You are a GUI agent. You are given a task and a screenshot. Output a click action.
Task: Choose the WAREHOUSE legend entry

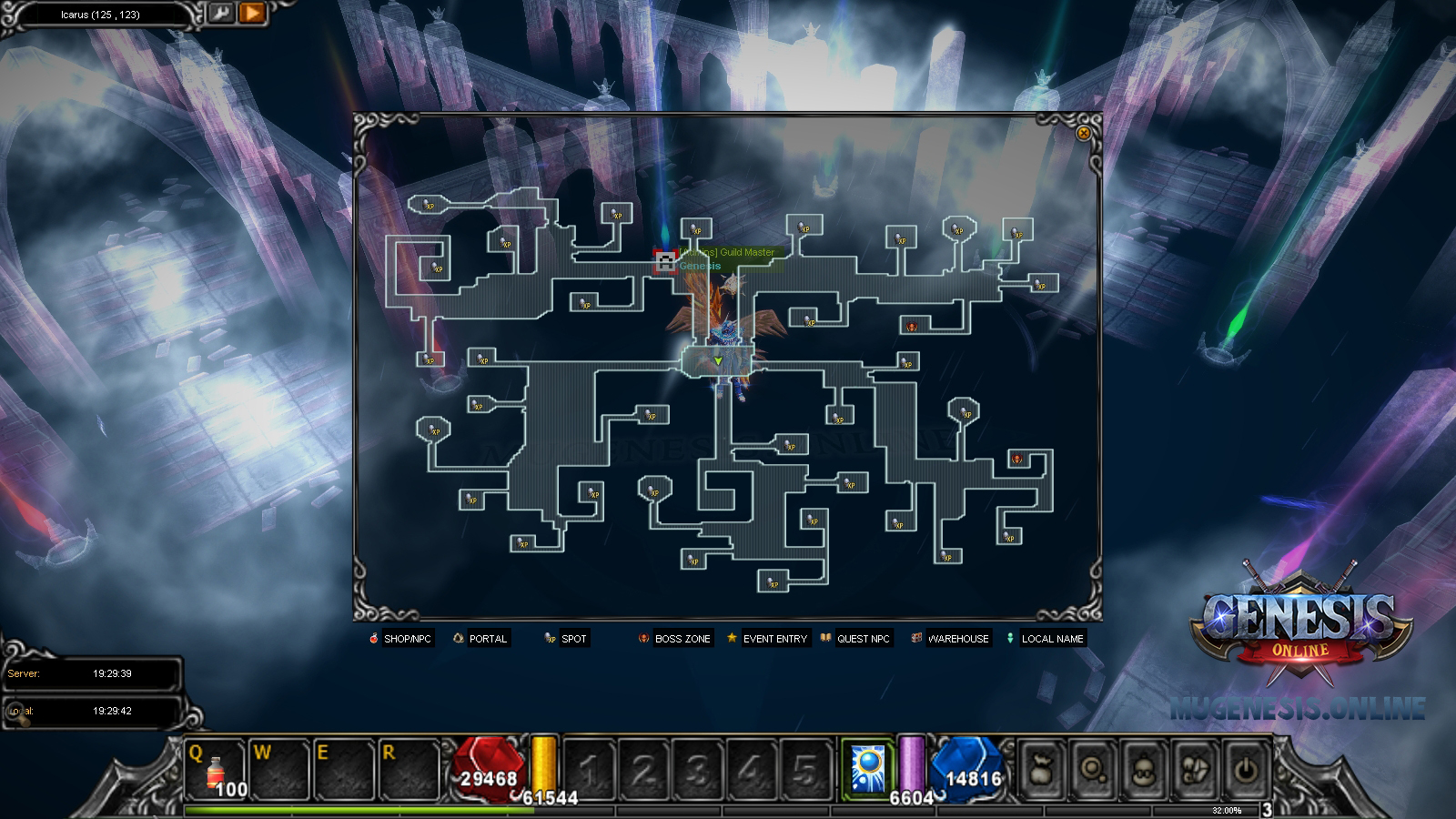[x=950, y=639]
